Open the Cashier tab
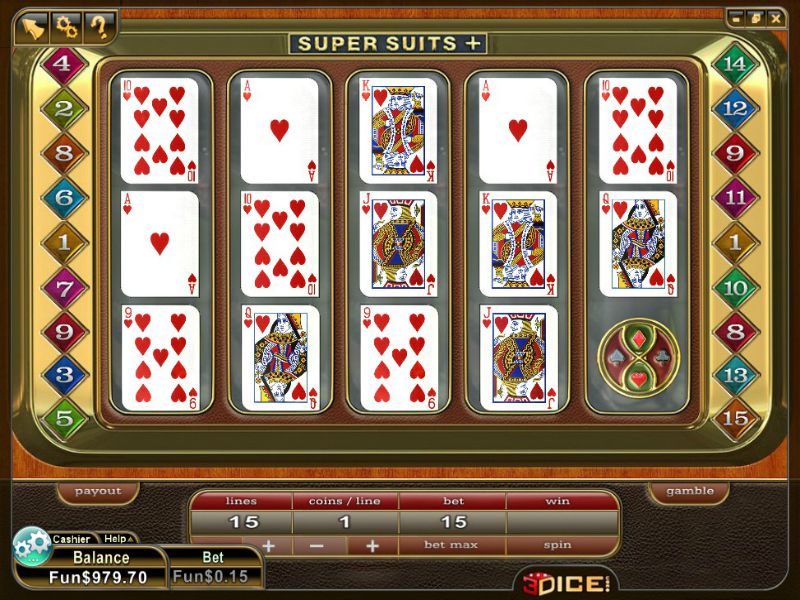The width and height of the screenshot is (800, 600). [71, 539]
